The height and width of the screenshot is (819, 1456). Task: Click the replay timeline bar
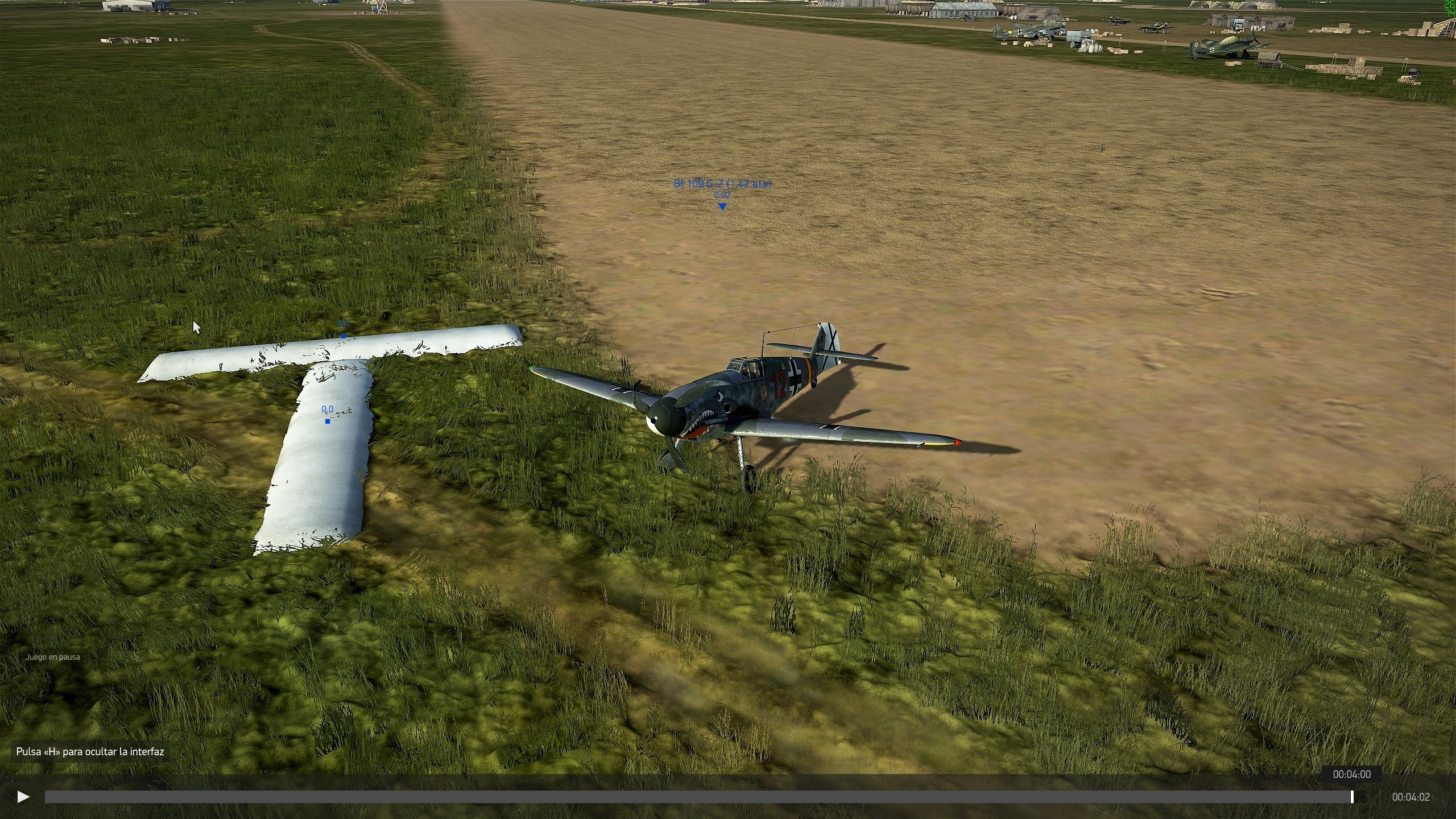coord(698,797)
